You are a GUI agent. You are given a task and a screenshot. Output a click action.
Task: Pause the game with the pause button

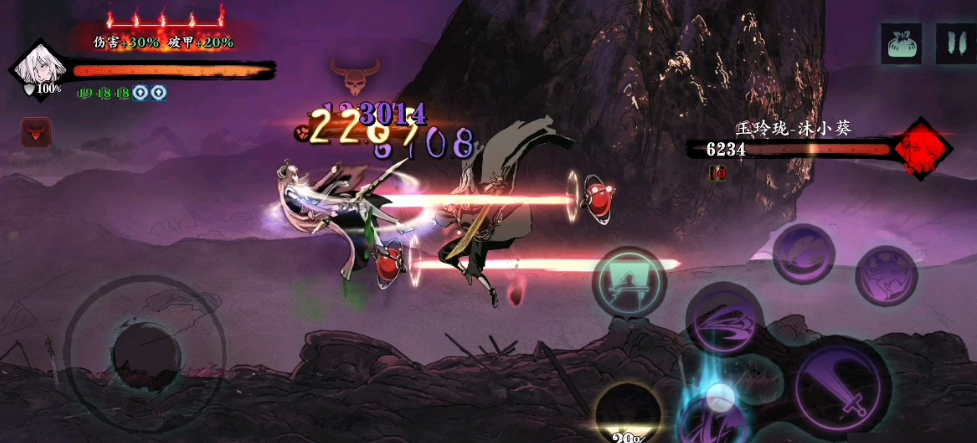(x=949, y=43)
